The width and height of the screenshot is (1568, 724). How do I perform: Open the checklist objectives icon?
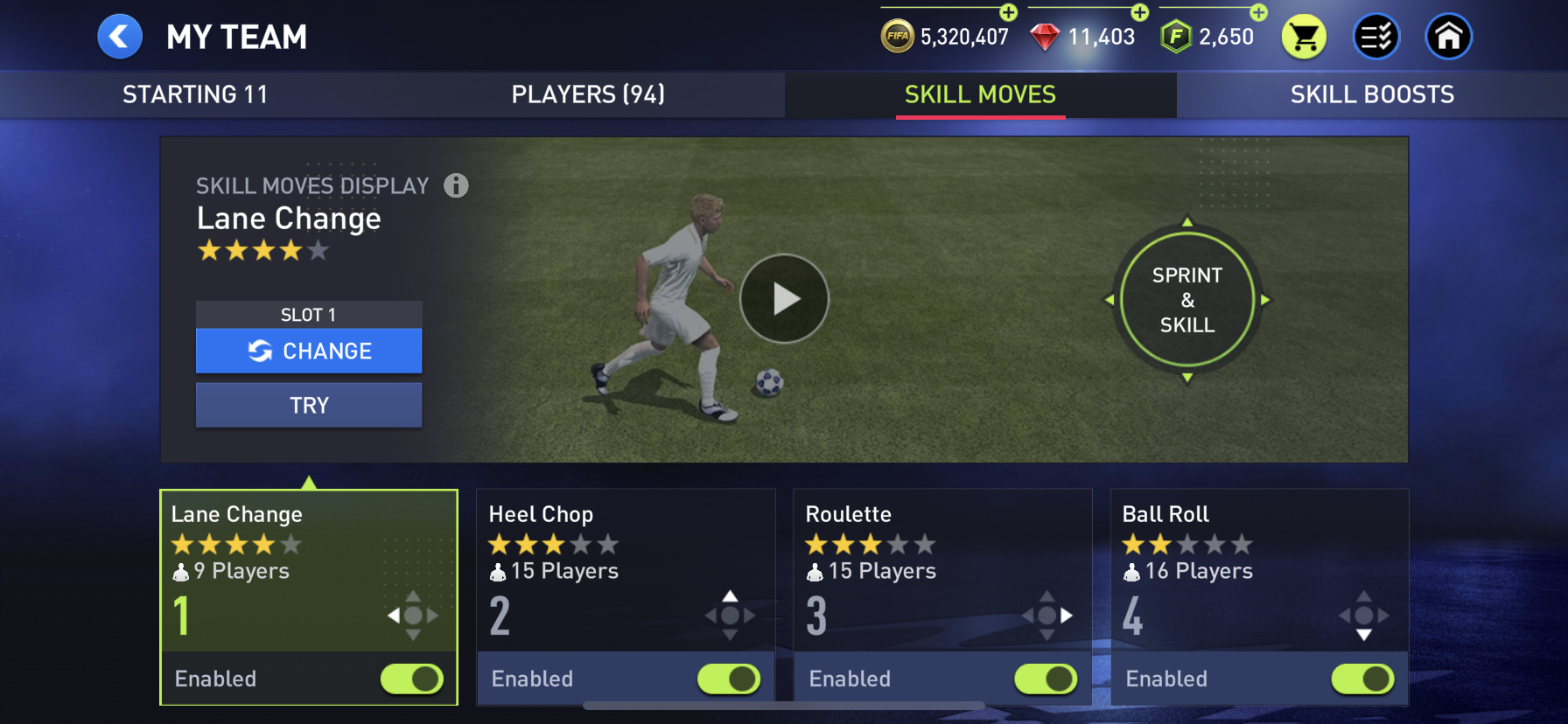(1376, 38)
